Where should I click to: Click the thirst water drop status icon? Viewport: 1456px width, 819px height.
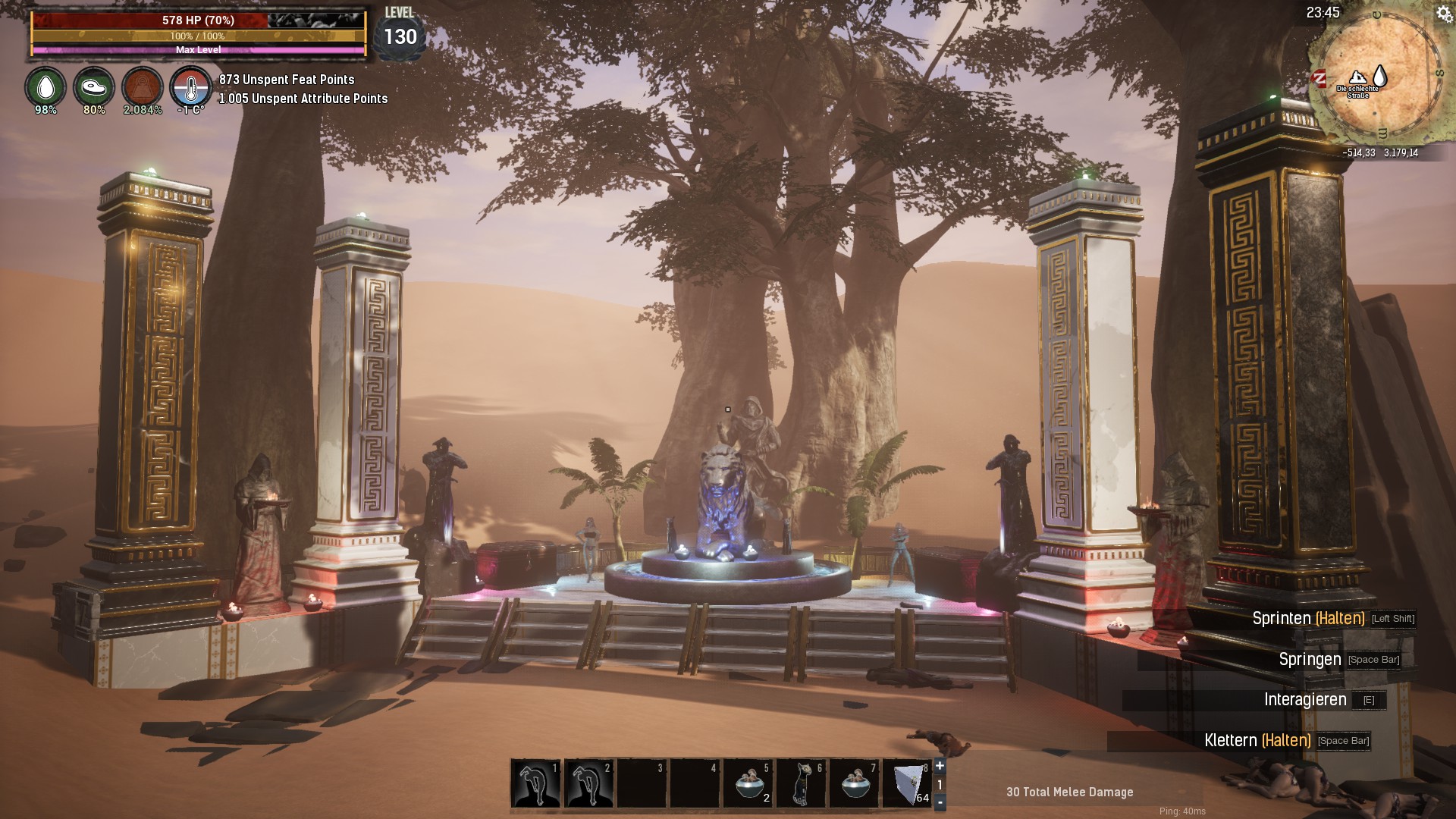tap(45, 87)
